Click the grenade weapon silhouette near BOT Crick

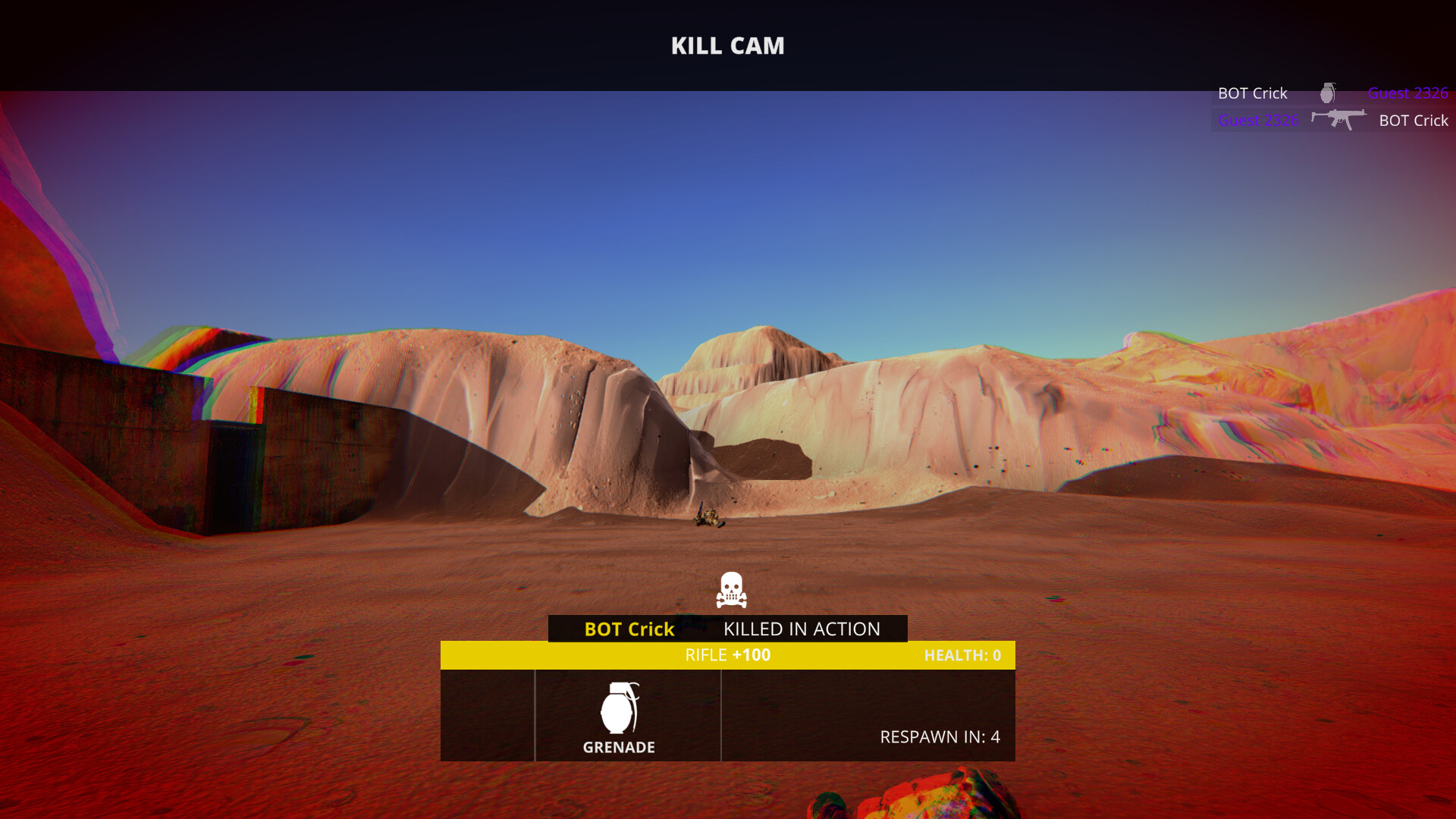tap(1328, 93)
